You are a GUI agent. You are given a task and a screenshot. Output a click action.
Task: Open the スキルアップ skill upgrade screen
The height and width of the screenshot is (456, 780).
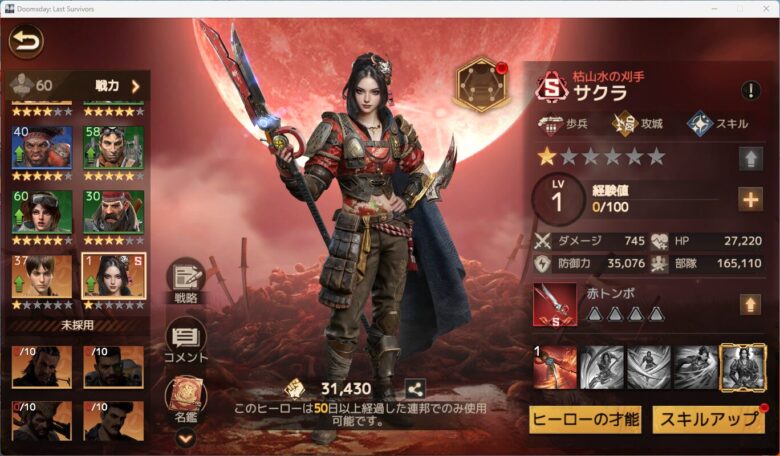click(x=708, y=418)
